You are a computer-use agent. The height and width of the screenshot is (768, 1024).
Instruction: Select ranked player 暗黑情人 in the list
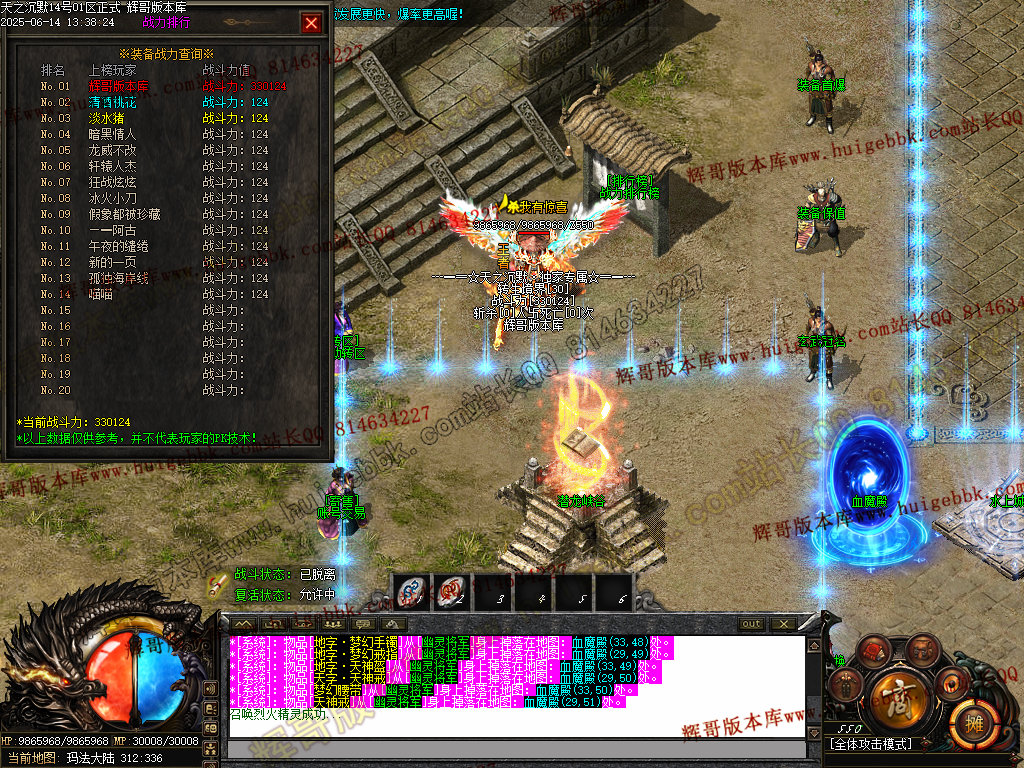(112, 134)
